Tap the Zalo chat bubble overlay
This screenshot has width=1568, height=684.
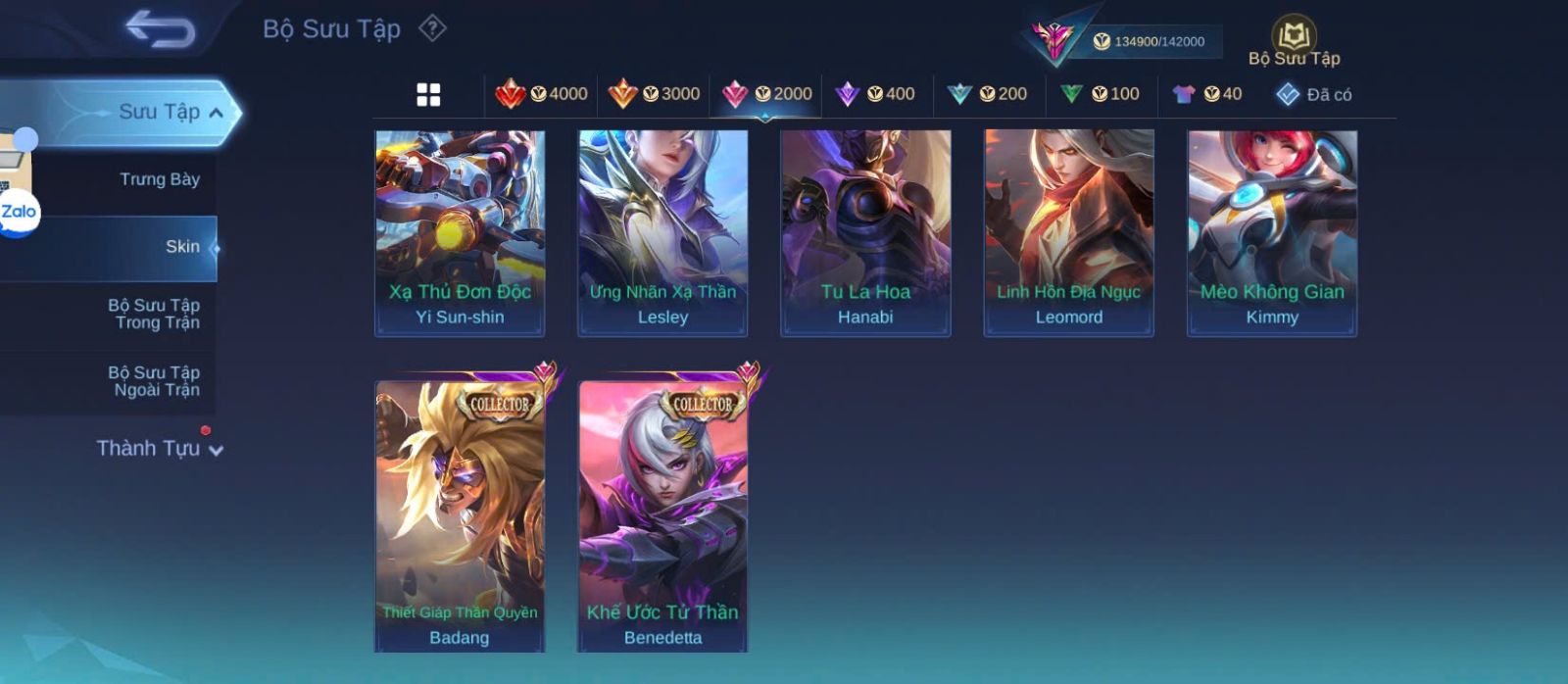(19, 213)
